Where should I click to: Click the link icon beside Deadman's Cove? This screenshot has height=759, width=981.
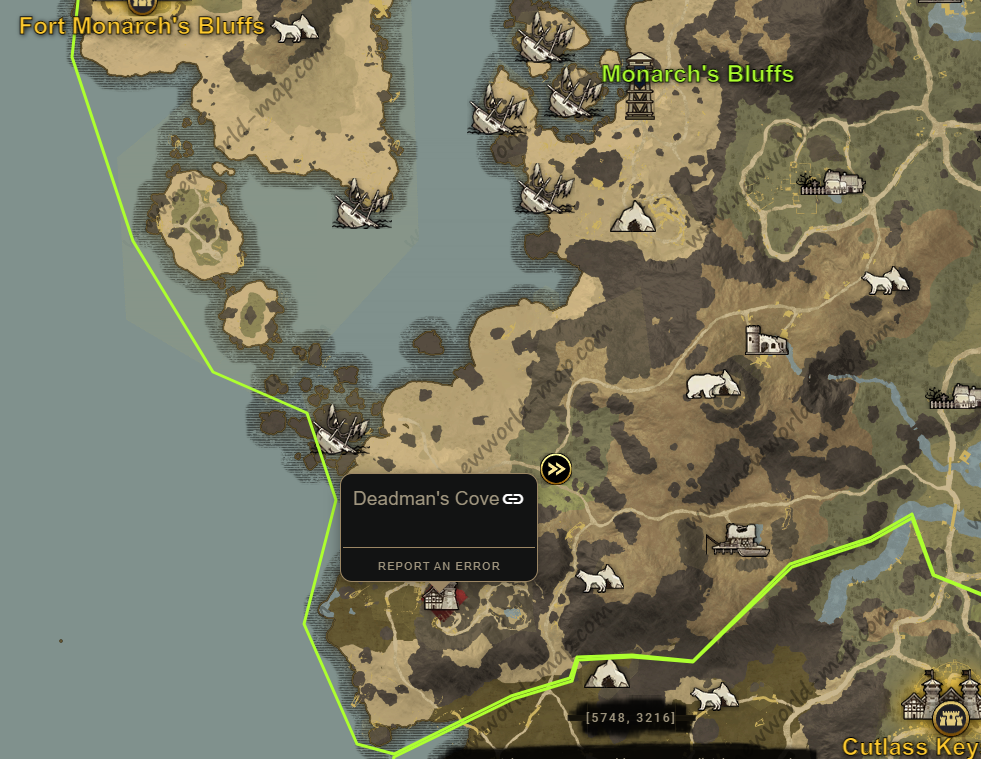coord(513,499)
